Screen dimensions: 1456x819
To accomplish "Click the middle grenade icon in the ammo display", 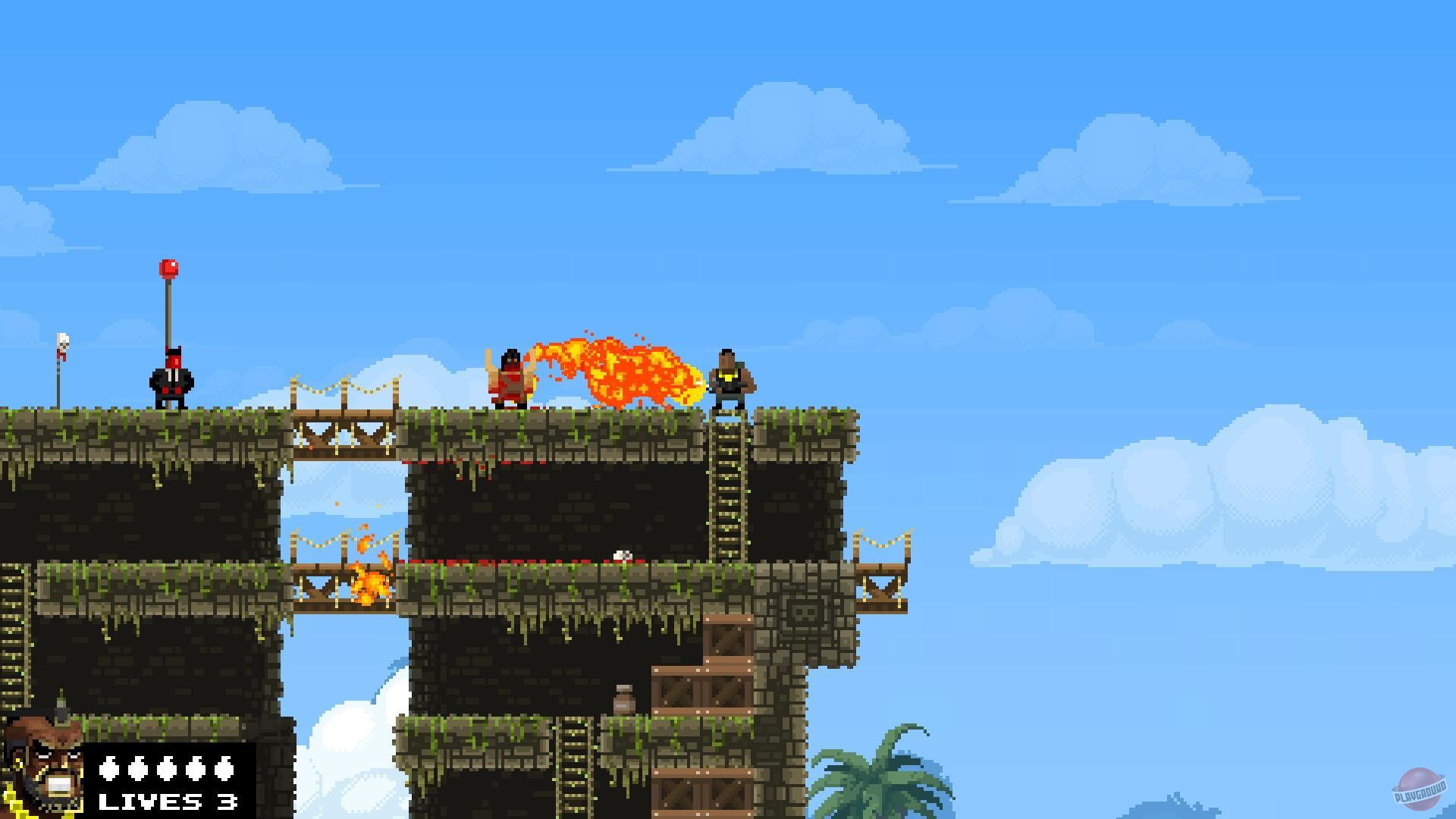I will point(166,769).
